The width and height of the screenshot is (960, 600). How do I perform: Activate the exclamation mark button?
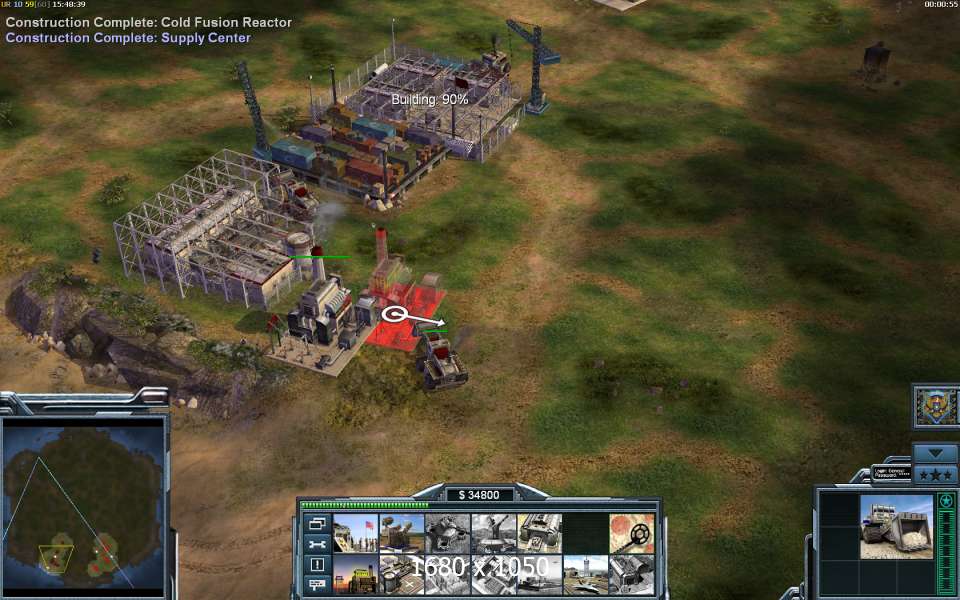pos(317,564)
